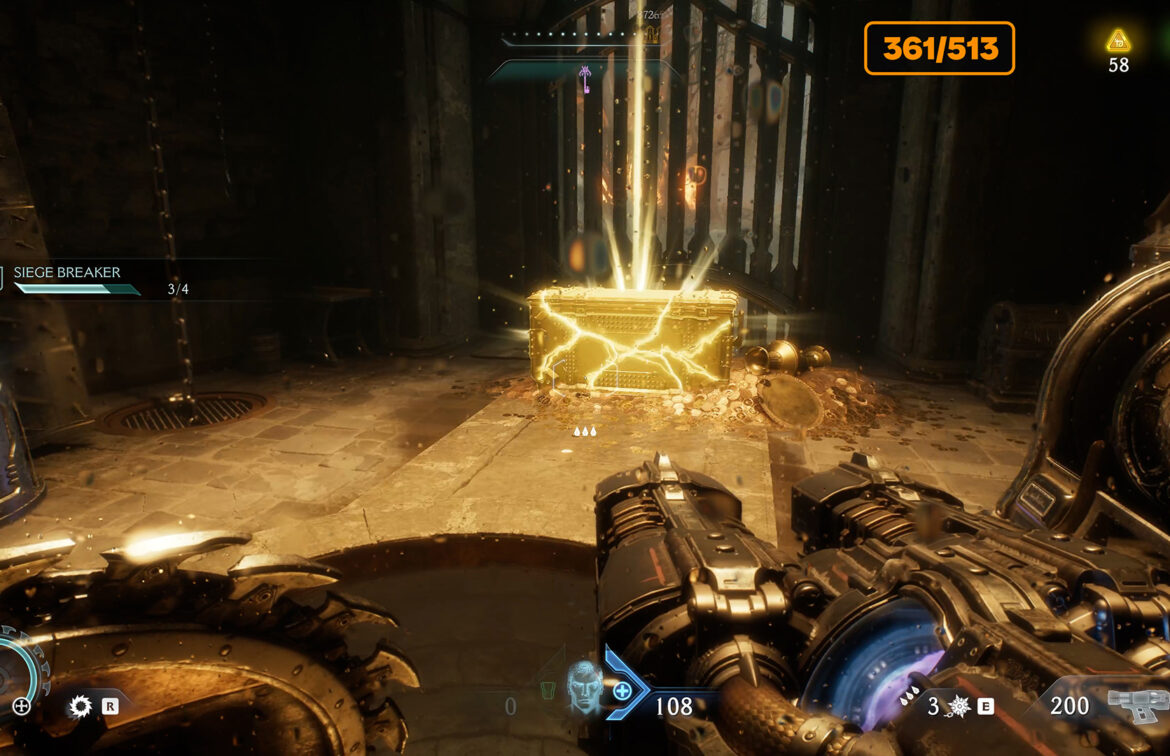Activate the spiked melee burst icon

[958, 707]
